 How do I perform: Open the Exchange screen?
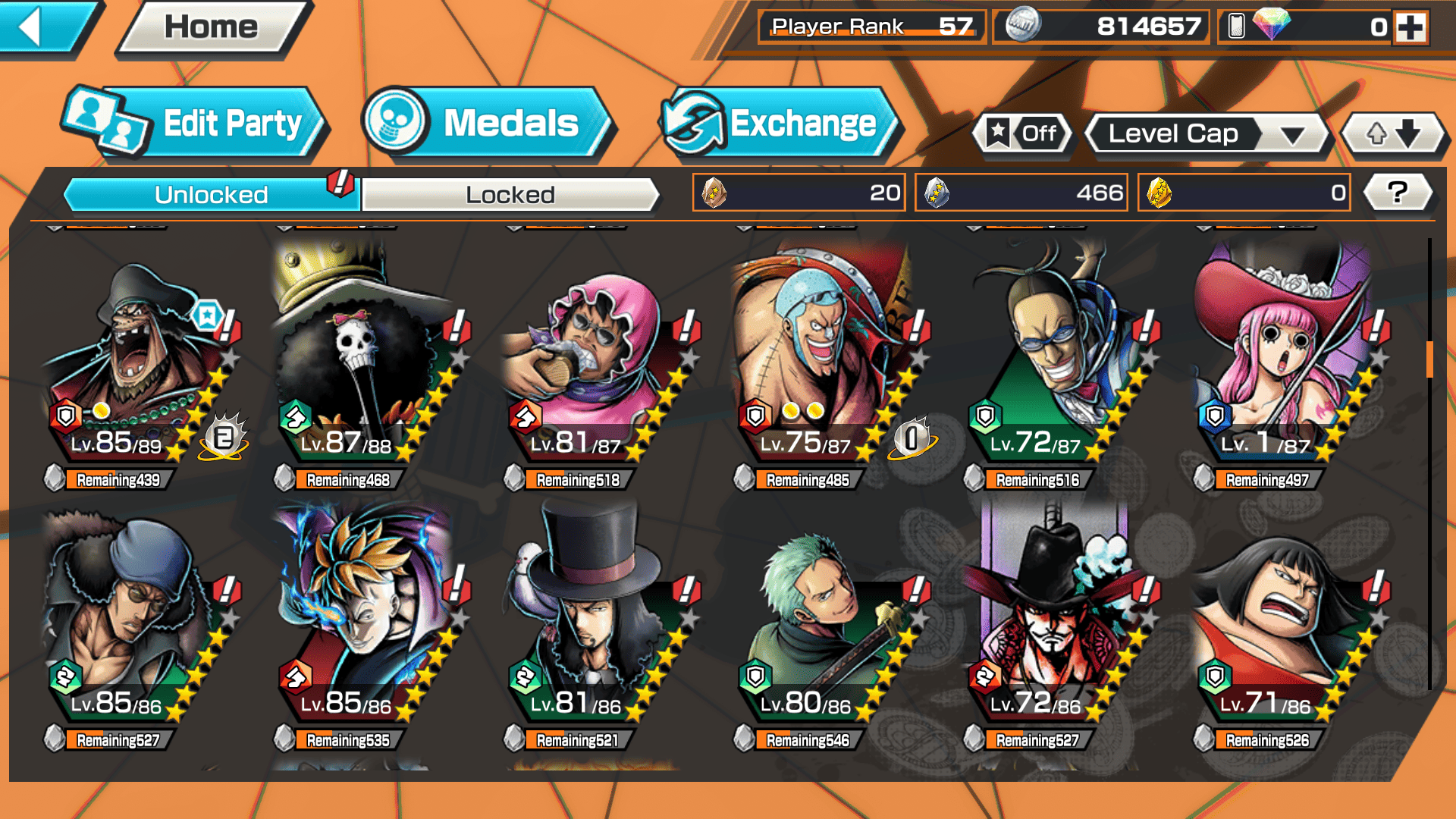(780, 123)
